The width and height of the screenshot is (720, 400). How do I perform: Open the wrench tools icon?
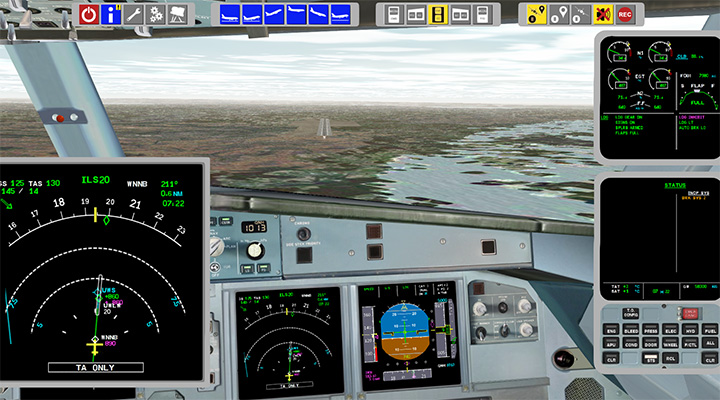click(x=134, y=14)
